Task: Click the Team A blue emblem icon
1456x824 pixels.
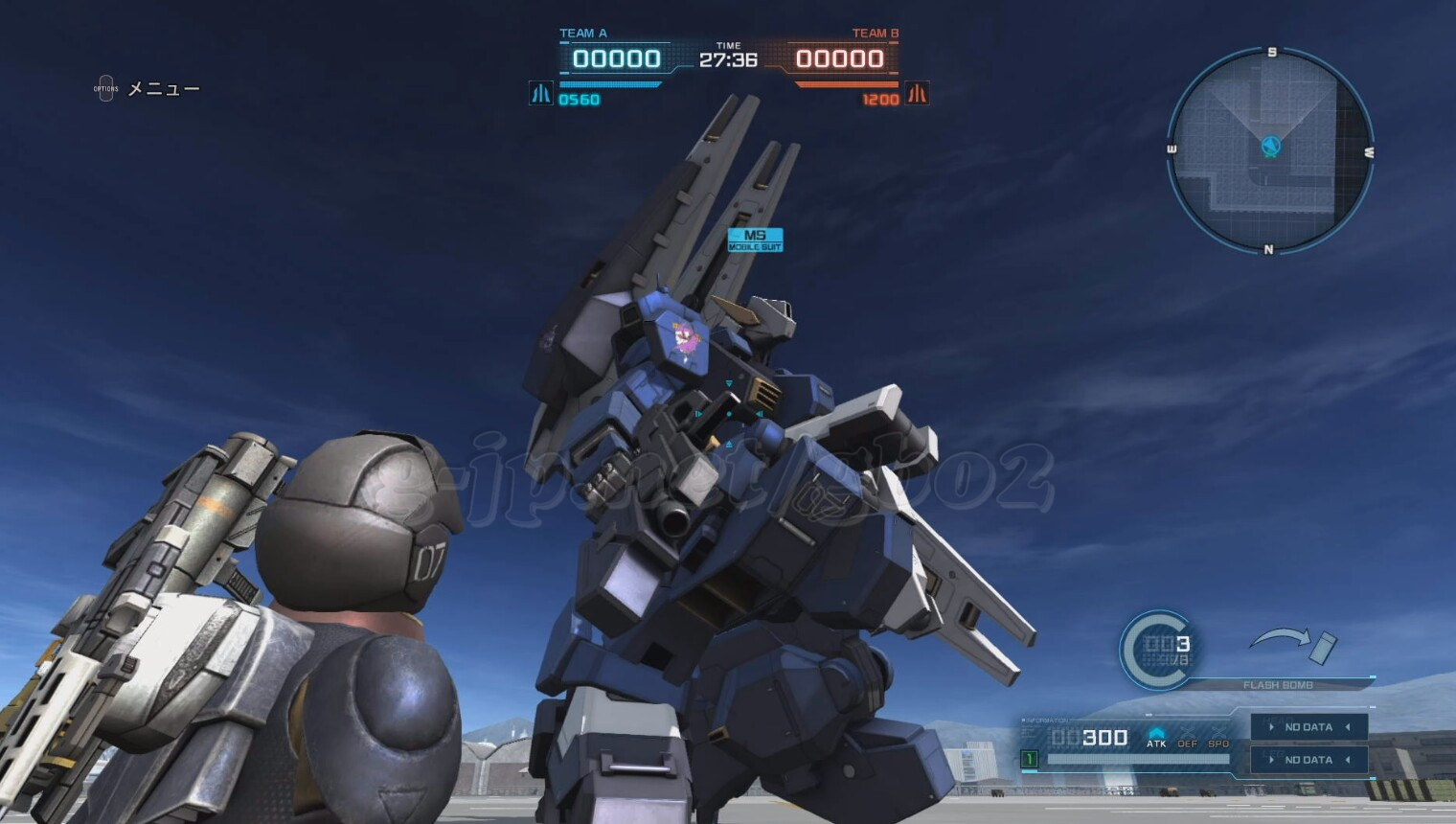Action: point(541,94)
